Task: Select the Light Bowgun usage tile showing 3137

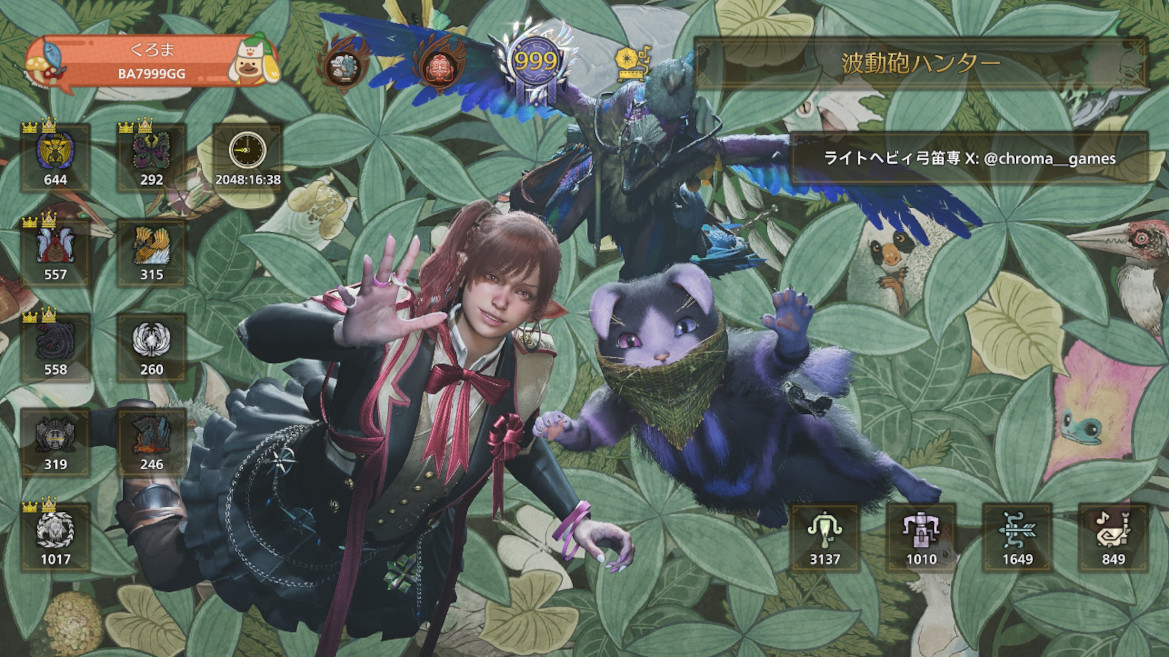Action: 825,537
